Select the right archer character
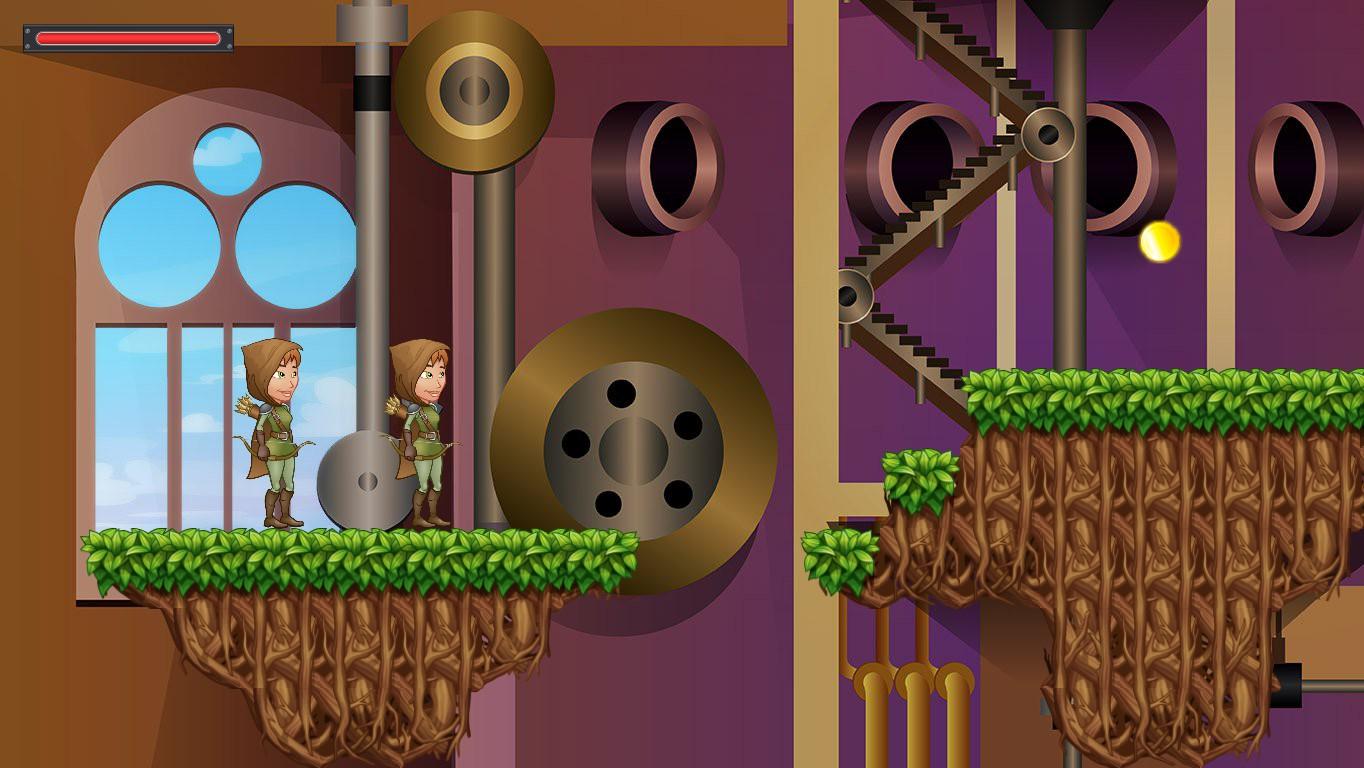Image resolution: width=1364 pixels, height=768 pixels. (x=425, y=440)
